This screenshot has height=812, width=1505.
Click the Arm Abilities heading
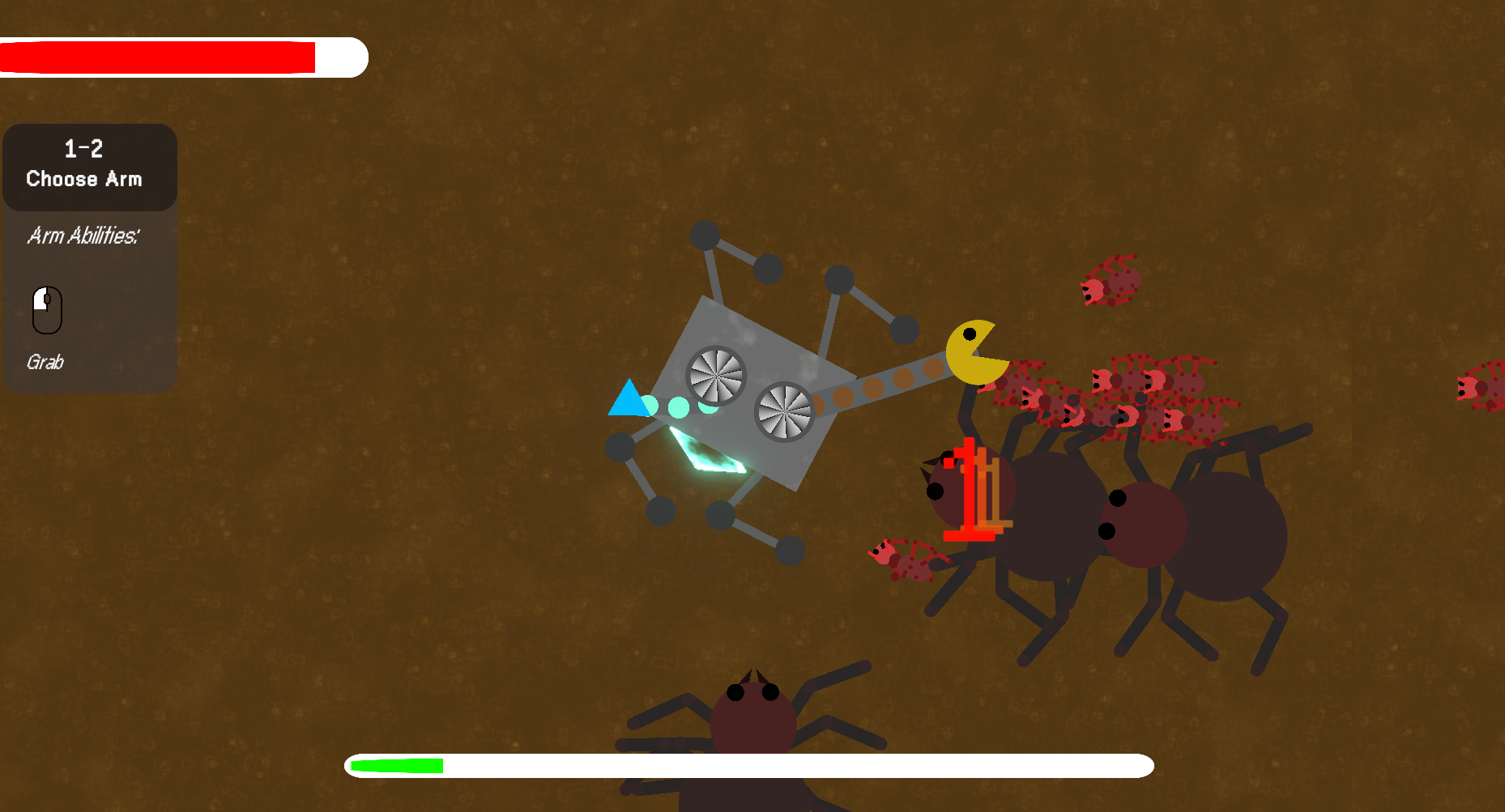click(x=84, y=236)
